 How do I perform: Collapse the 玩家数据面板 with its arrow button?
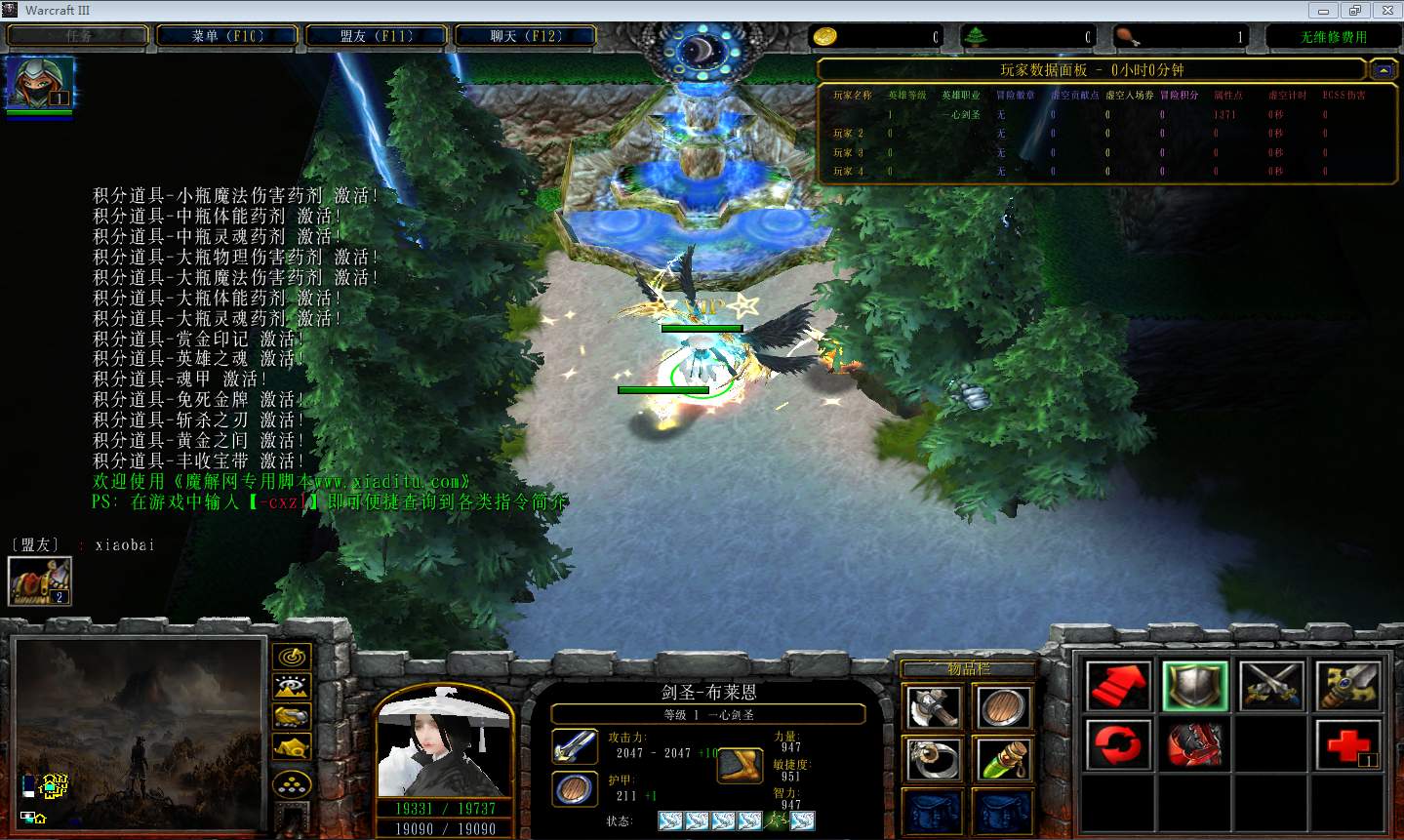pos(1383,70)
